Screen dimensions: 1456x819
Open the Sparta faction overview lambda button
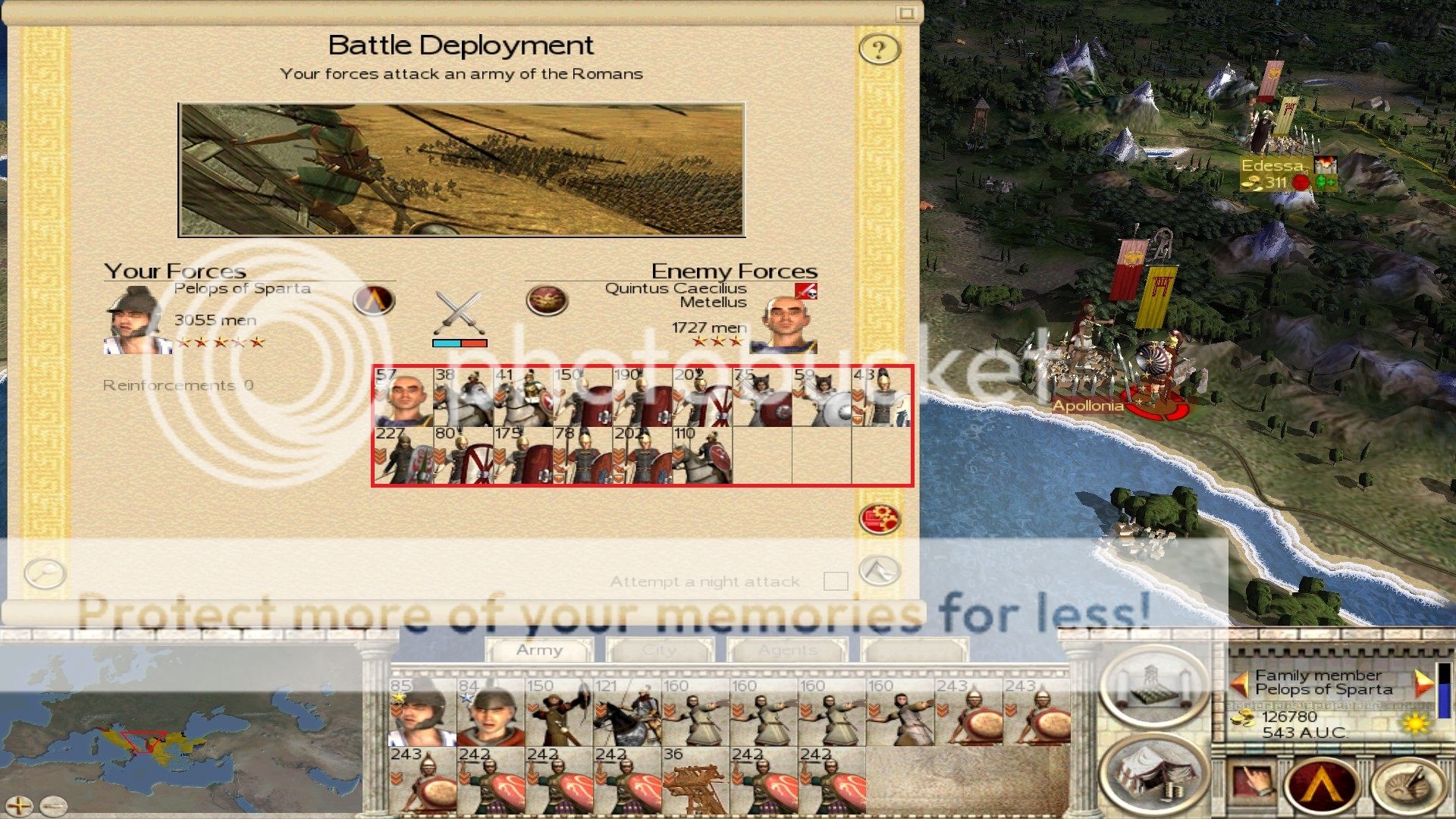pos(1321,784)
